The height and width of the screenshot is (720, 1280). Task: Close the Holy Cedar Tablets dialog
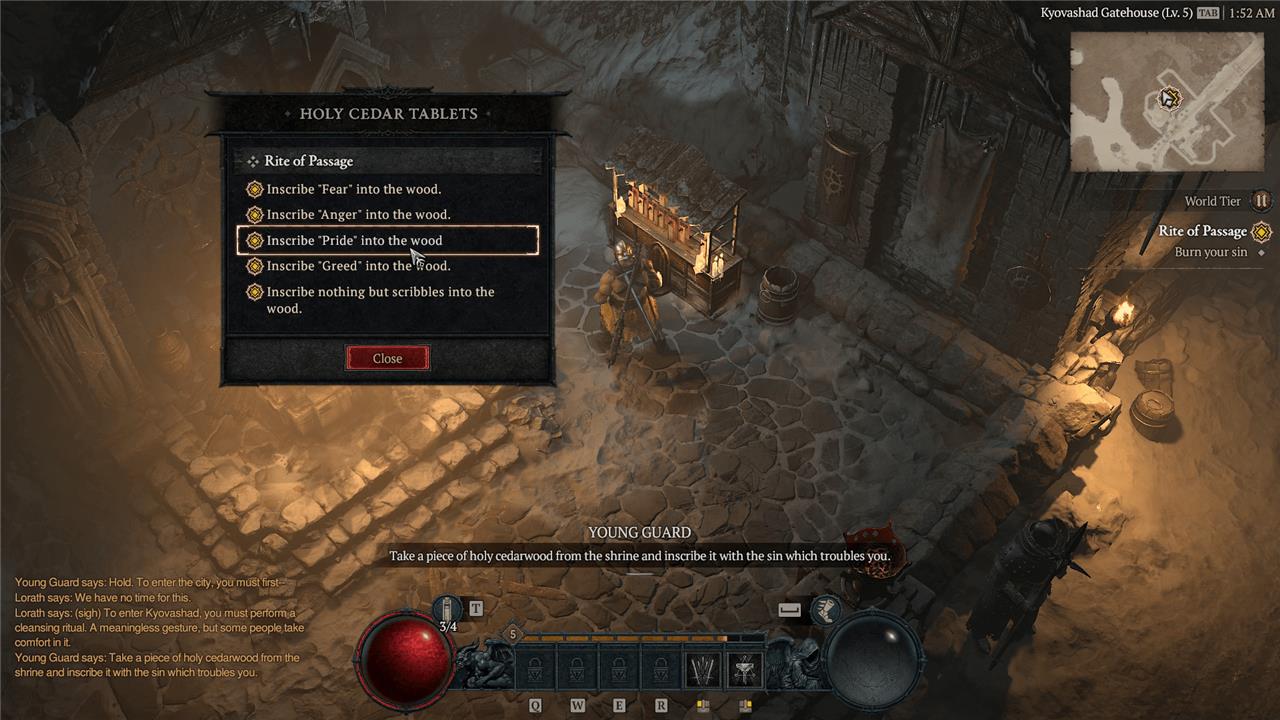pos(387,358)
